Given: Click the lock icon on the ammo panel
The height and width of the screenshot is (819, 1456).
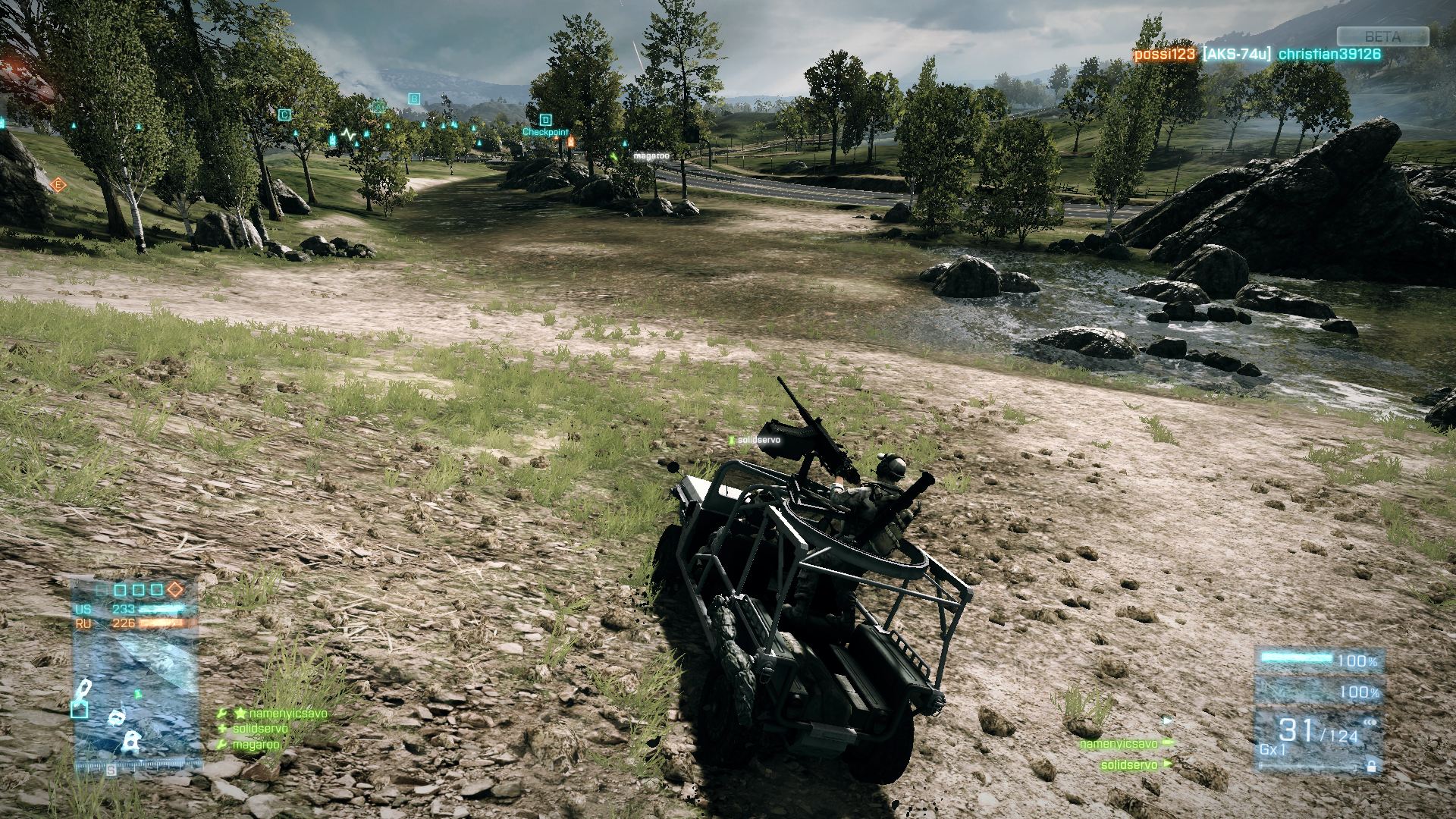Looking at the screenshot, I should click(x=1372, y=767).
